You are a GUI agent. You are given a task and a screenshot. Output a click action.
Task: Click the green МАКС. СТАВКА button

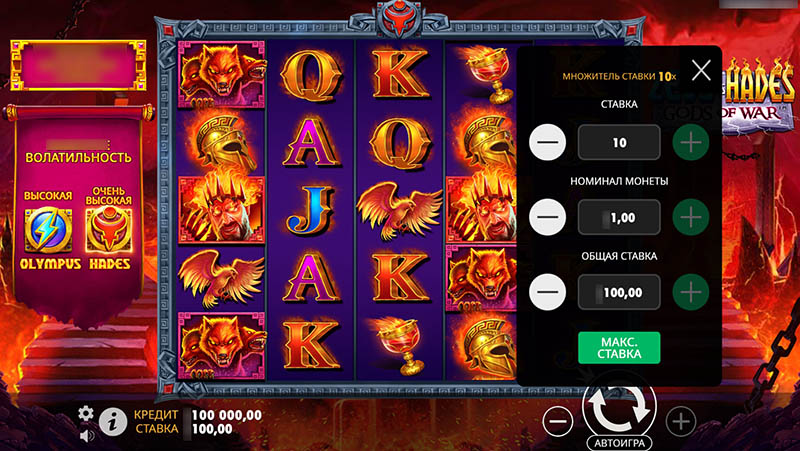pyautogui.click(x=619, y=347)
